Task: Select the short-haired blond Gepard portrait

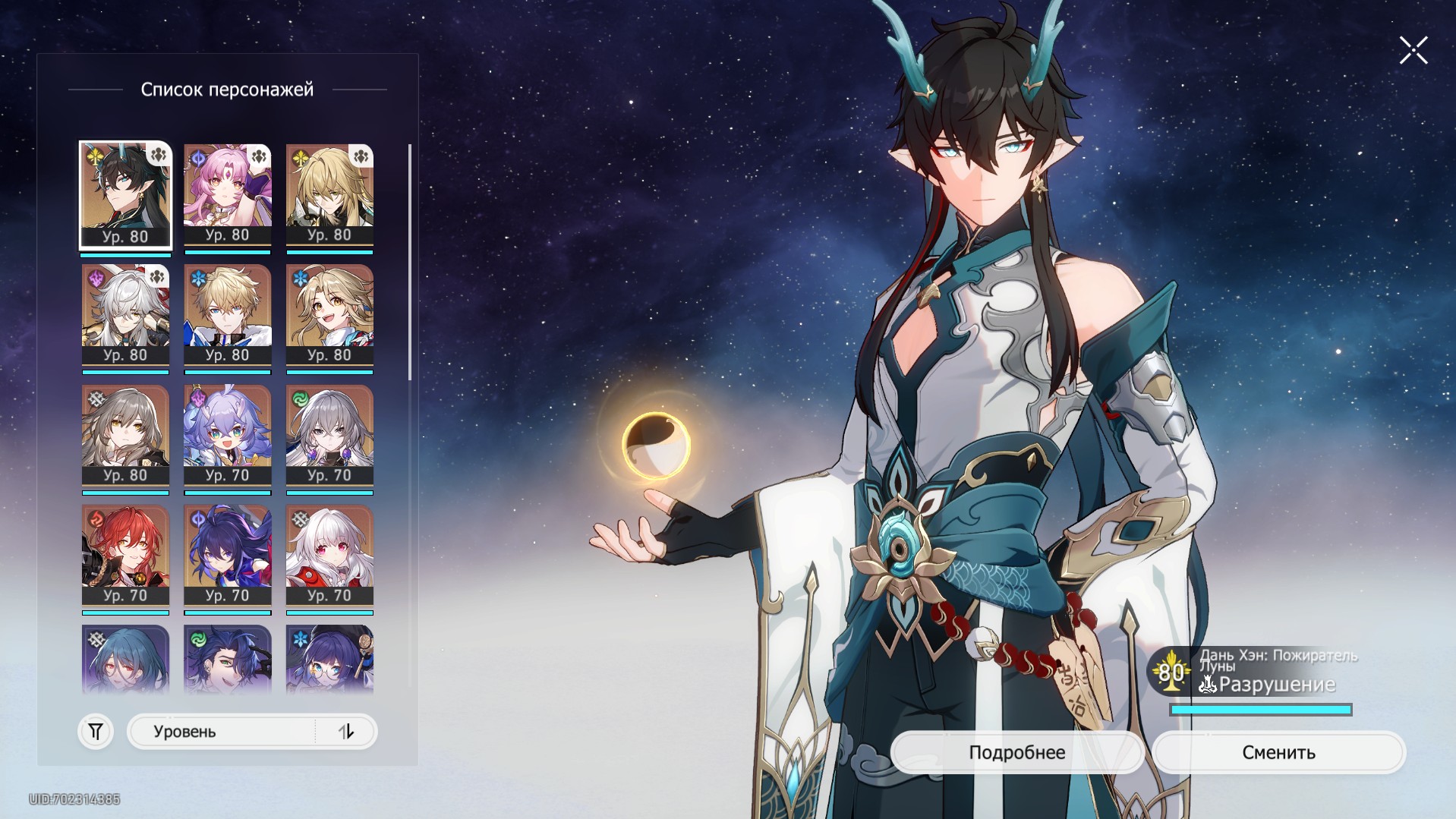Action: click(227, 314)
